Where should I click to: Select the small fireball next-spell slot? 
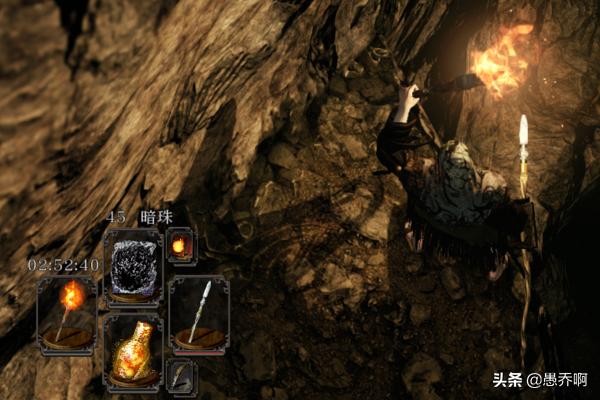click(x=180, y=245)
